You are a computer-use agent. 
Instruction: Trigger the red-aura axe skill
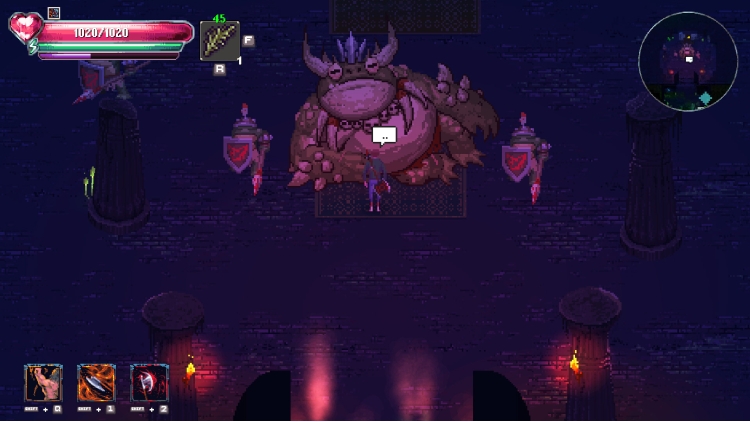tap(149, 382)
